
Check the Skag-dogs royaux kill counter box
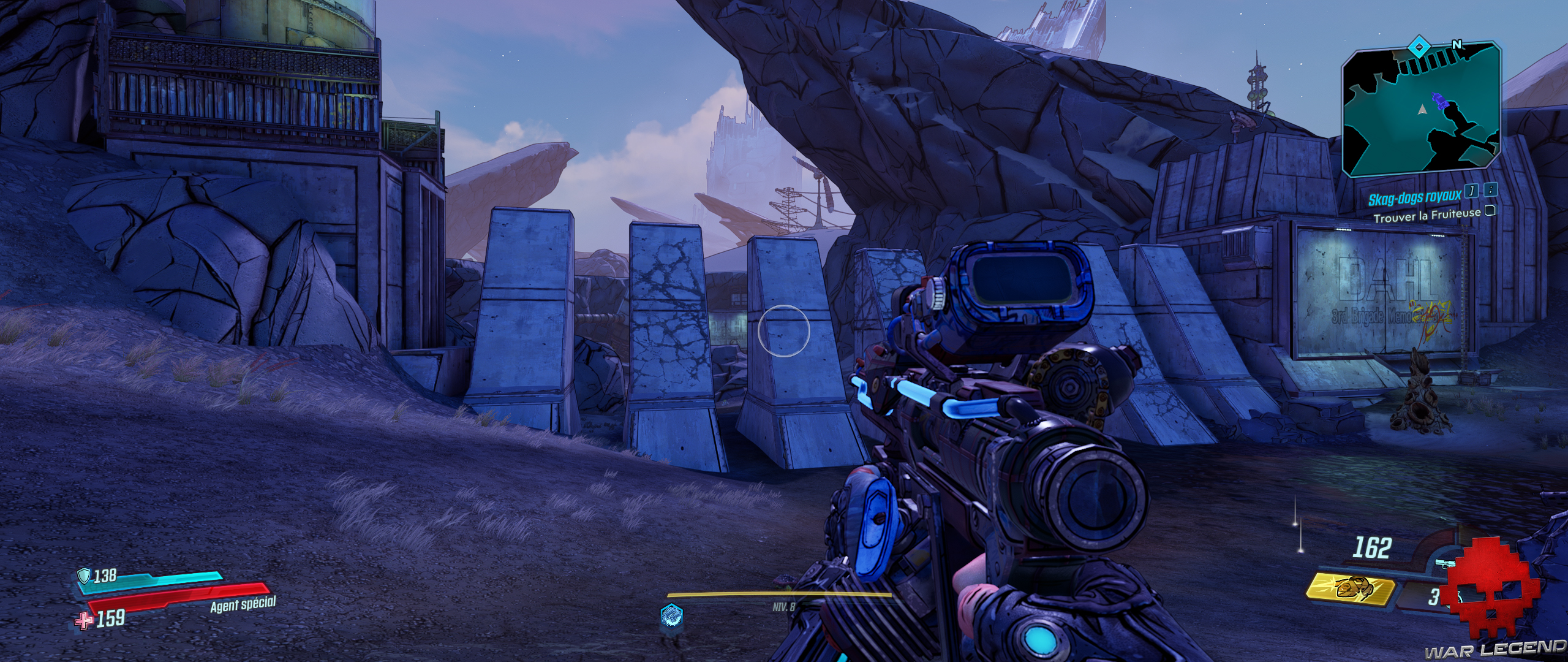pyautogui.click(x=1471, y=192)
